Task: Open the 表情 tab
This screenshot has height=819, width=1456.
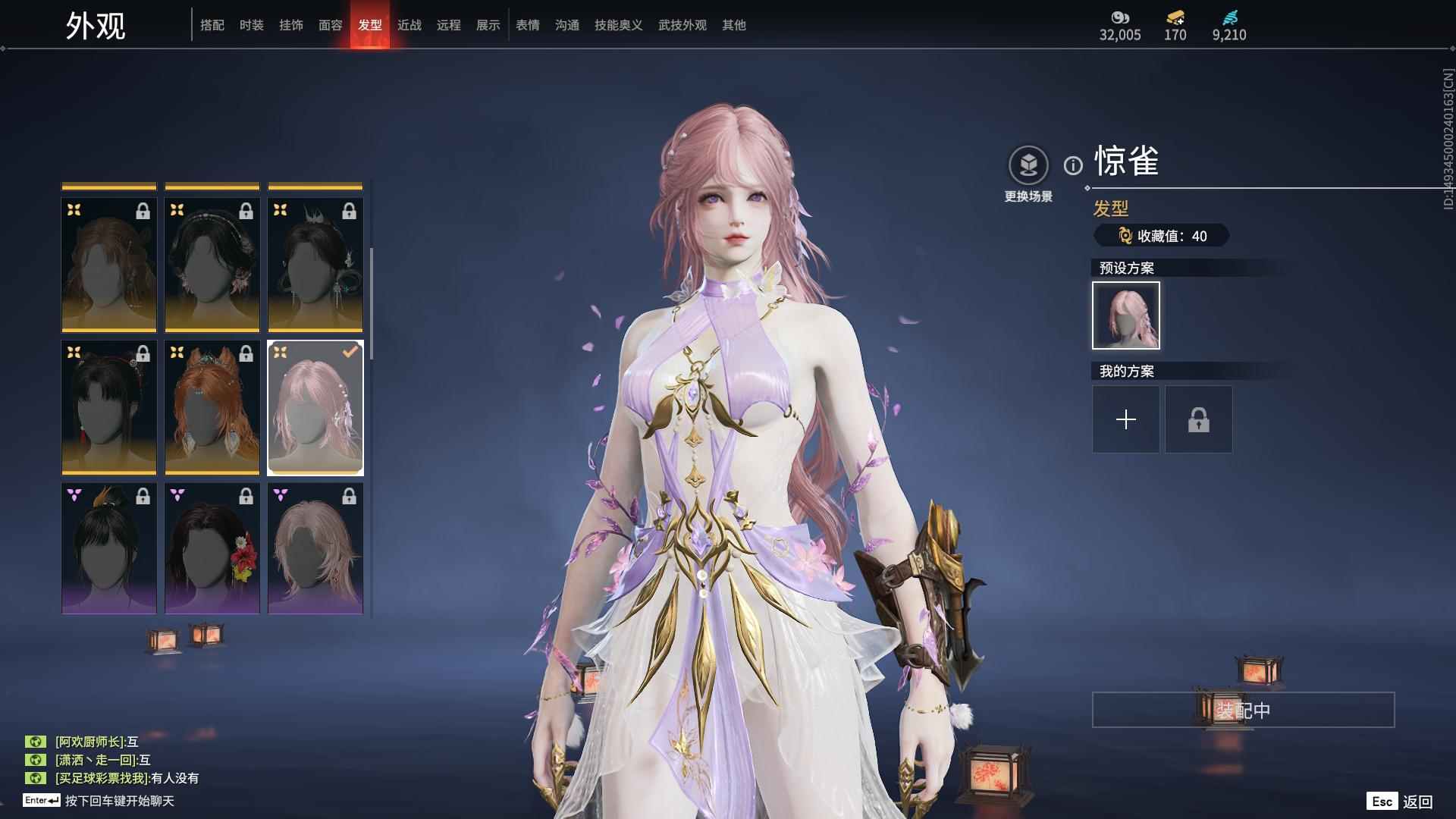Action: (x=528, y=25)
